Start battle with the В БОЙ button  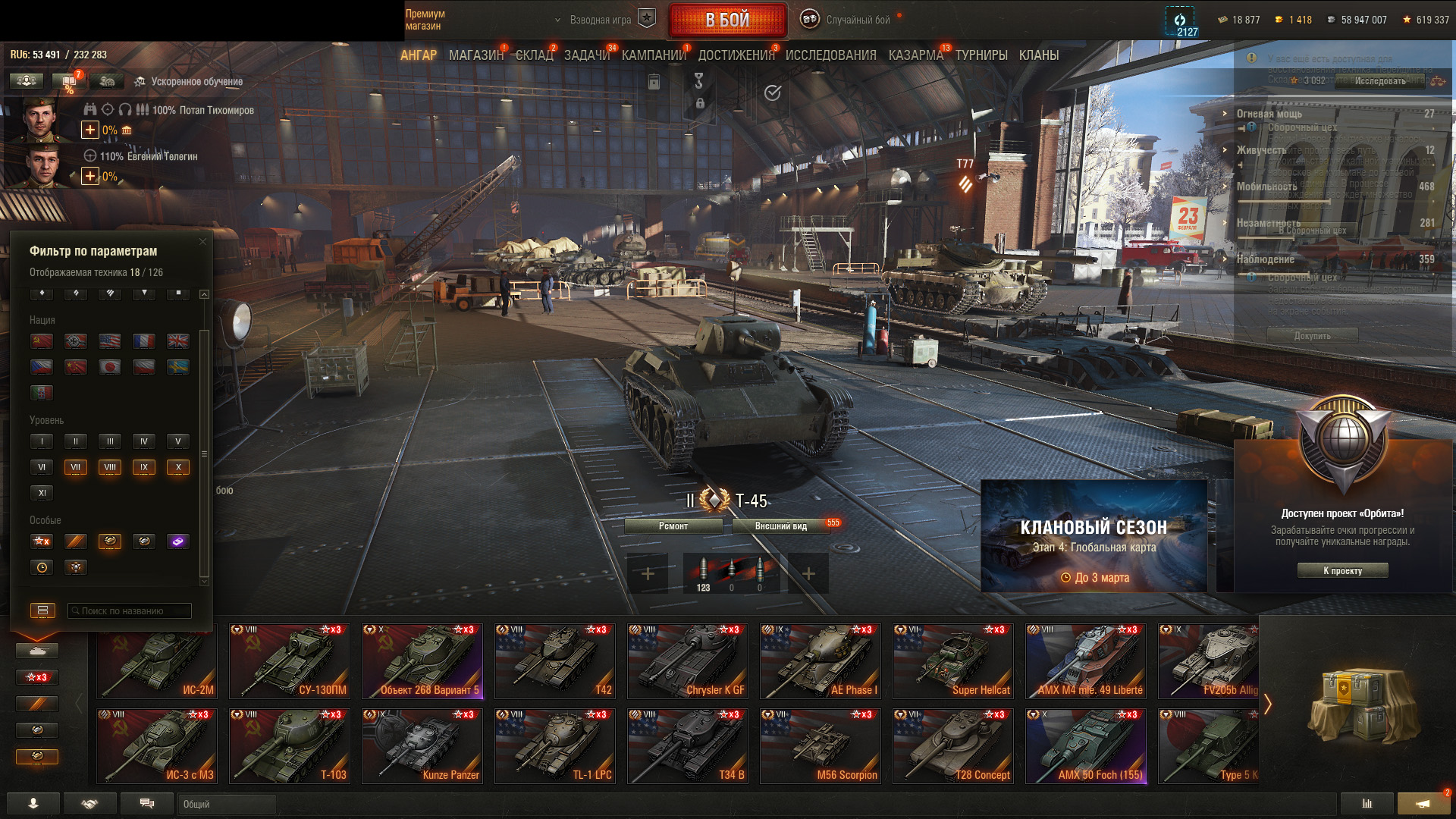(x=727, y=20)
